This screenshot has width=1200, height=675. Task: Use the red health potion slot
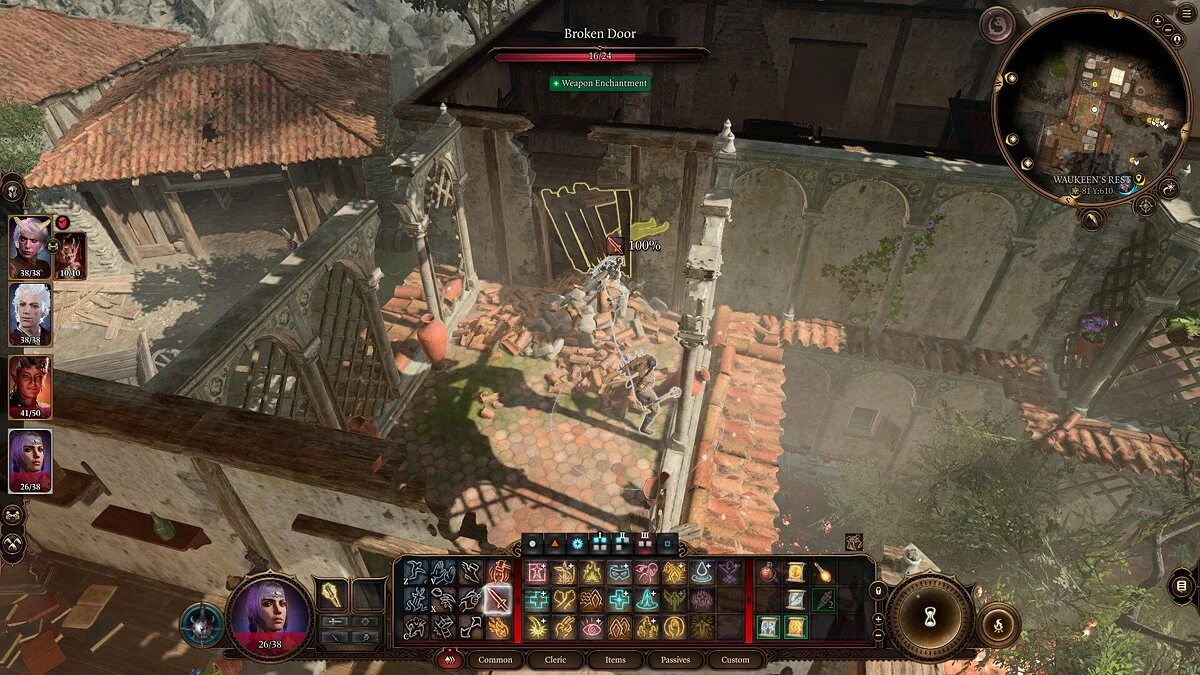[x=768, y=573]
